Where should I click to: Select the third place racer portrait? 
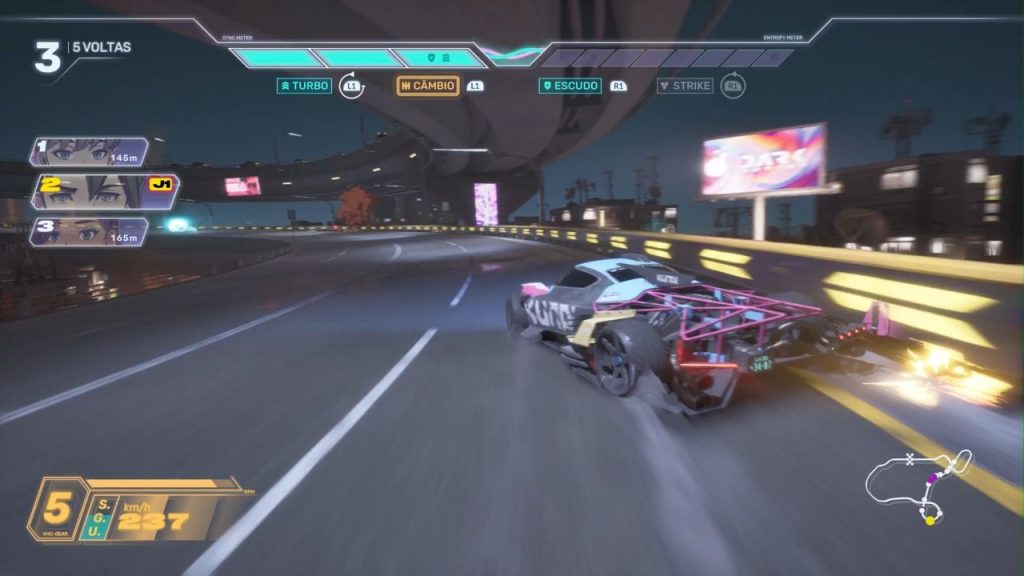coord(89,232)
